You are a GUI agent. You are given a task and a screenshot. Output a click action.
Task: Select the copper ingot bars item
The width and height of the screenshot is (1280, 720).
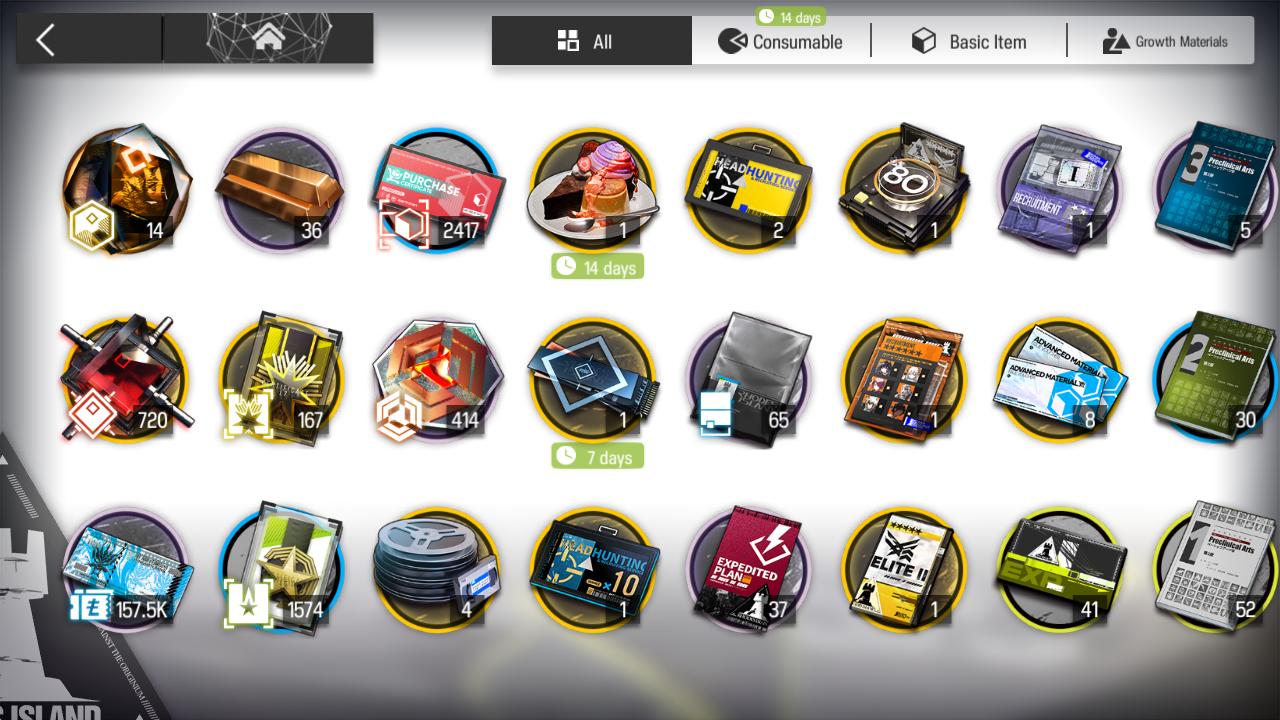click(x=281, y=190)
